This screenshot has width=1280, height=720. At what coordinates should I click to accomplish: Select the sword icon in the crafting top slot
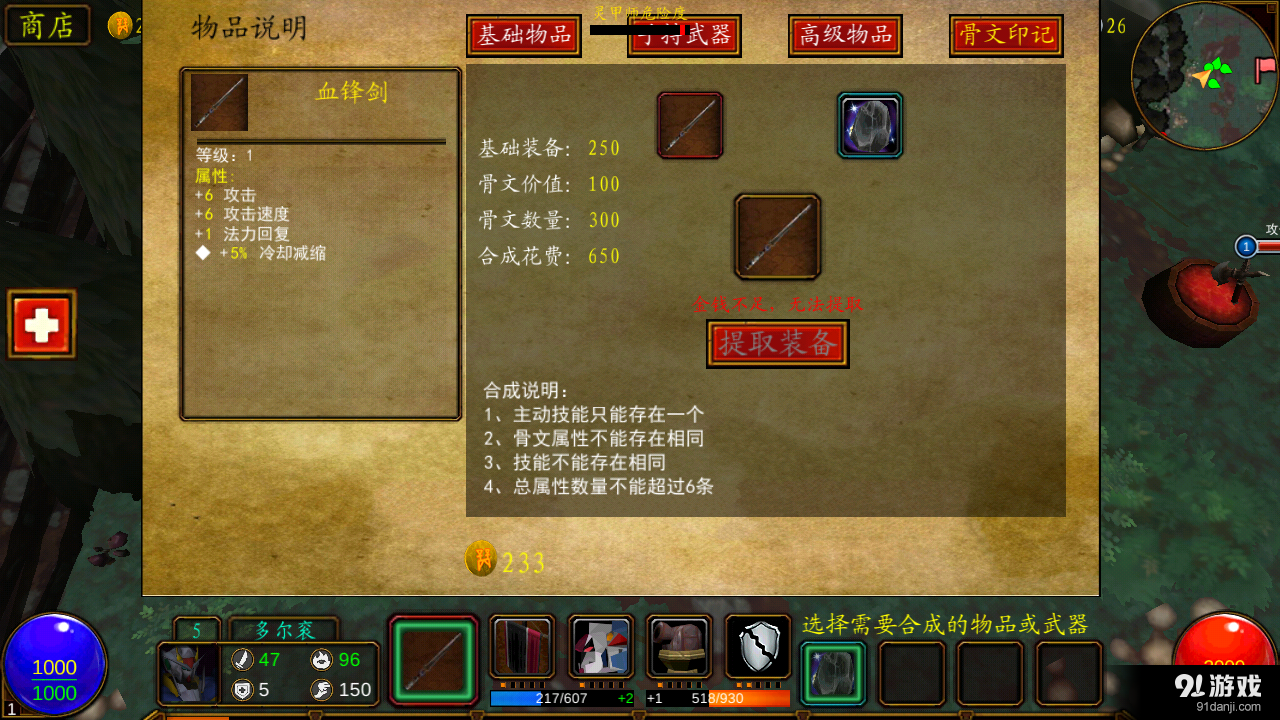(689, 125)
